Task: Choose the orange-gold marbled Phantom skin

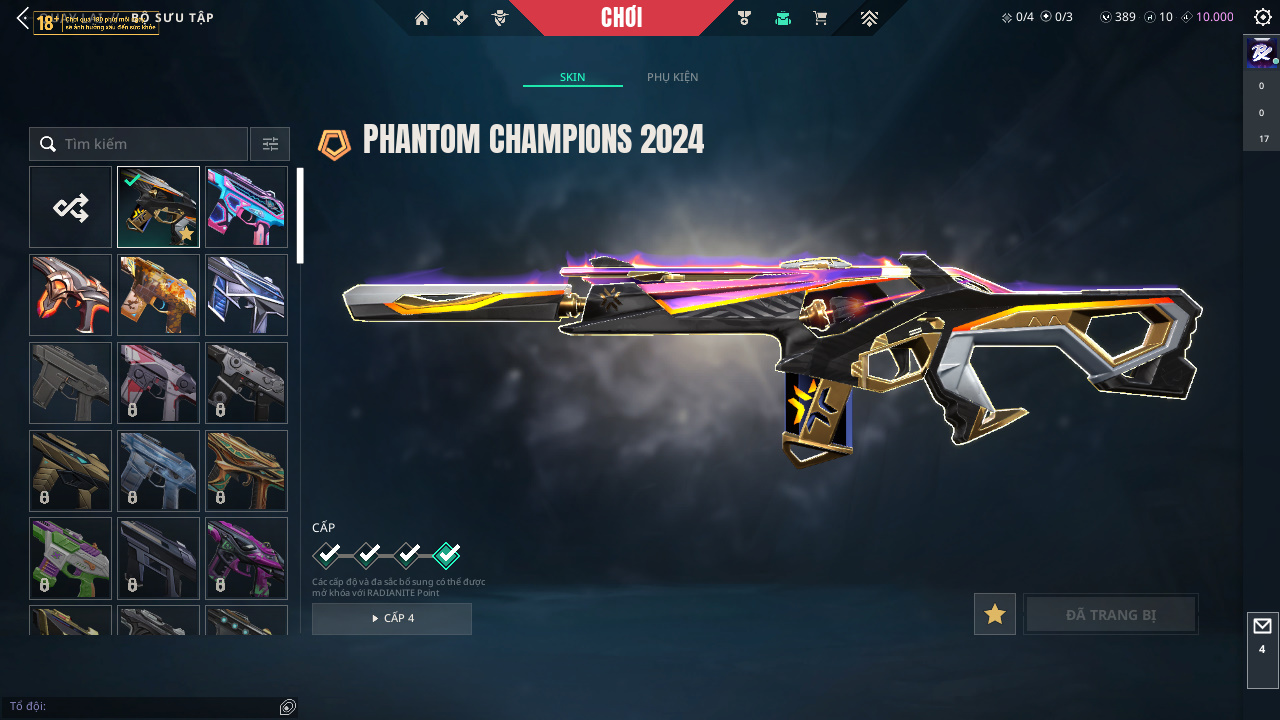Action: (158, 295)
